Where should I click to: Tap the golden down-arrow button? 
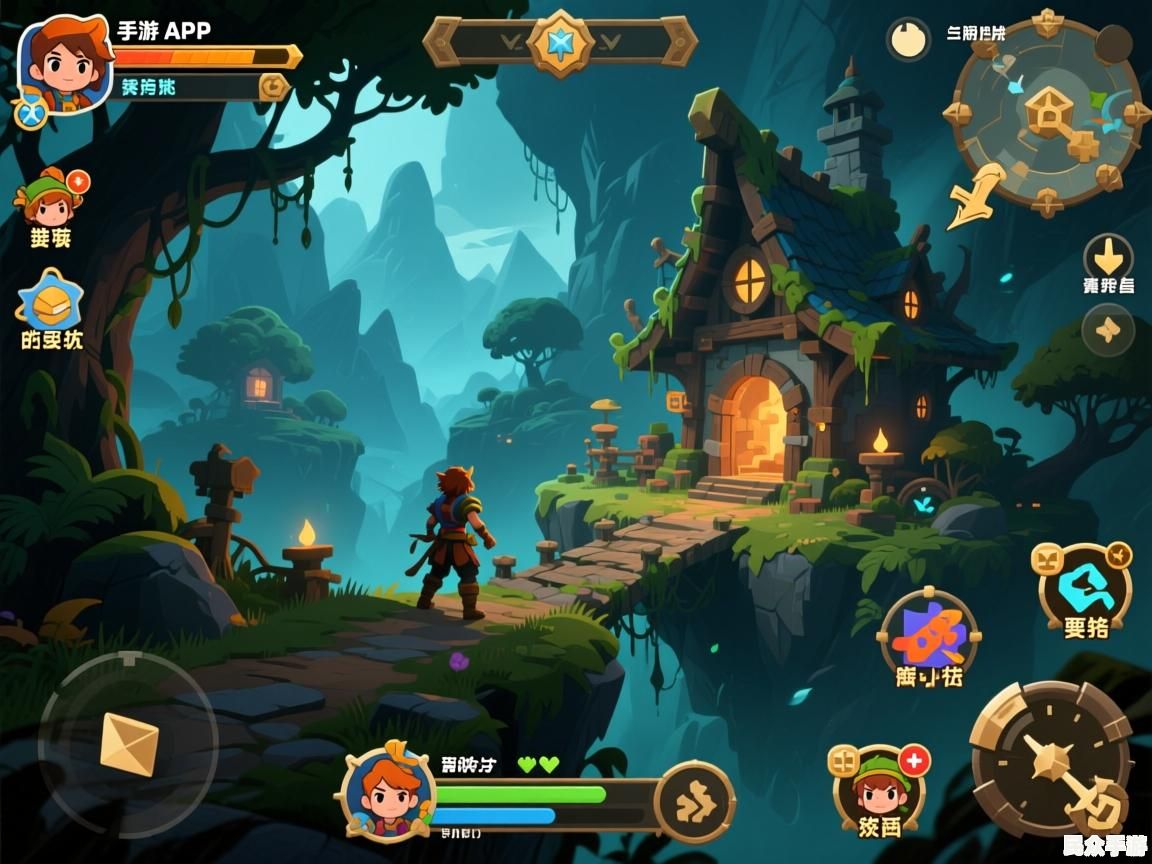pyautogui.click(x=1108, y=254)
